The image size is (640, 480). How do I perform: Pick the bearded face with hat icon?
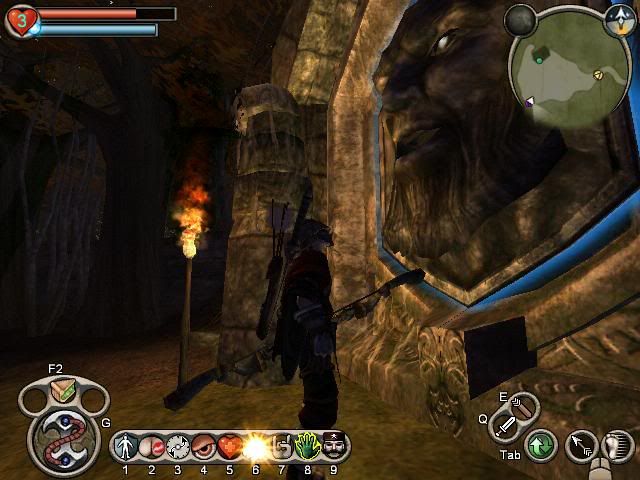(x=333, y=446)
